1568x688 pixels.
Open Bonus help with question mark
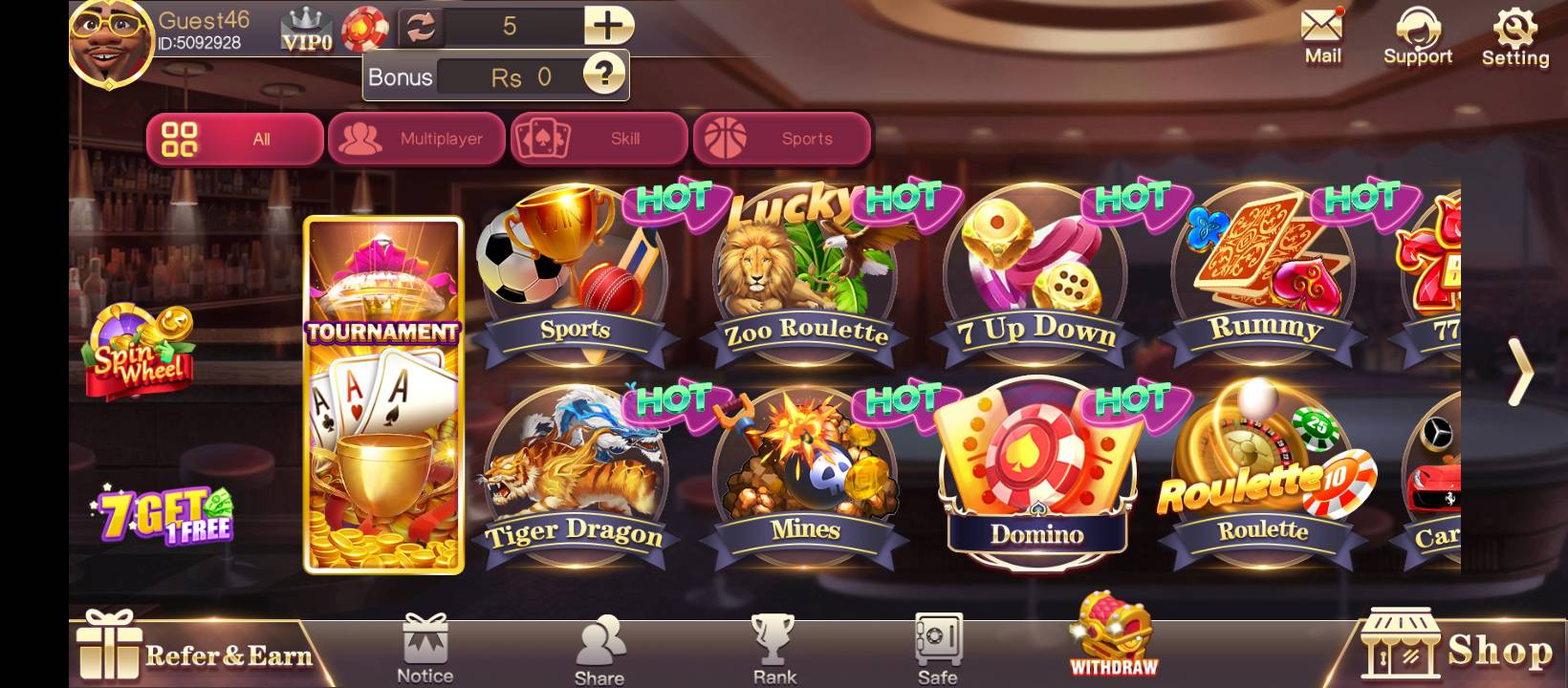click(x=602, y=75)
